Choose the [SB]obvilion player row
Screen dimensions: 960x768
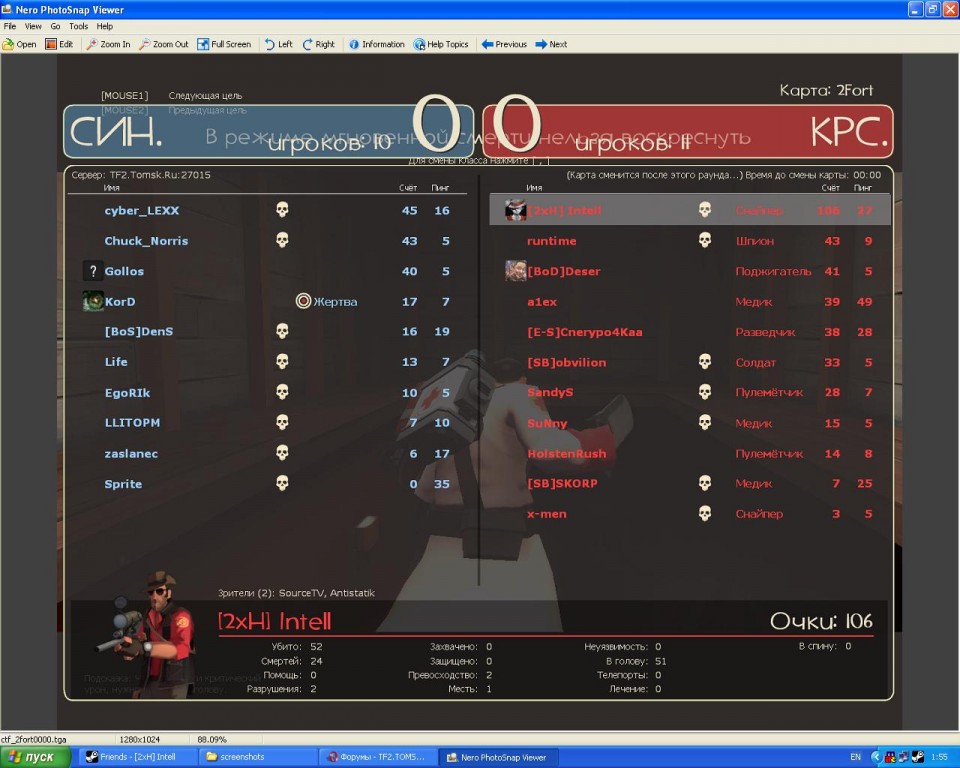point(566,363)
